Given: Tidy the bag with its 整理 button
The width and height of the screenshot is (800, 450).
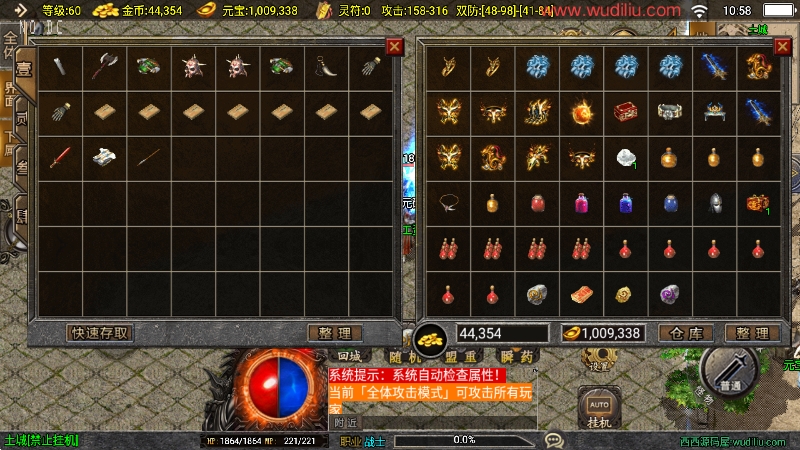Looking at the screenshot, I should [752, 333].
